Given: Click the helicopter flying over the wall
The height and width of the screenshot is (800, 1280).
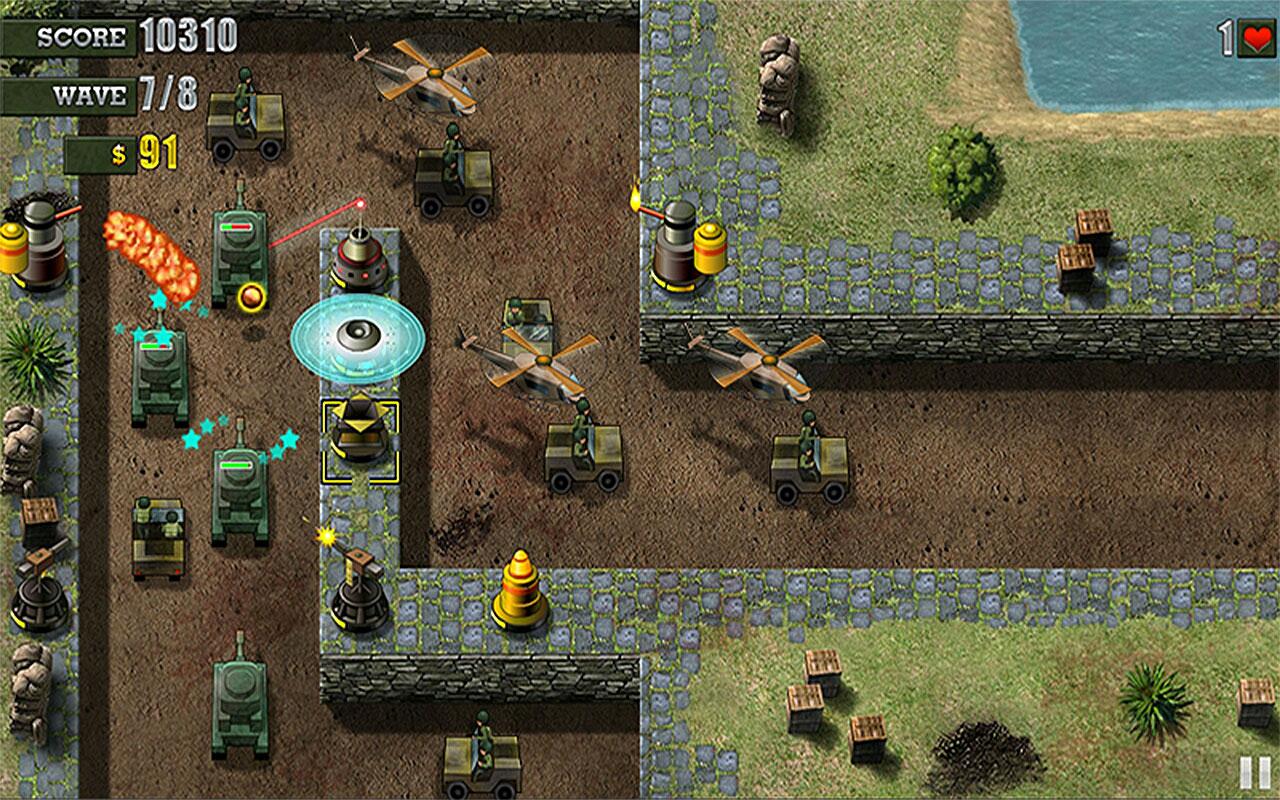Looking at the screenshot, I should coord(770,360).
